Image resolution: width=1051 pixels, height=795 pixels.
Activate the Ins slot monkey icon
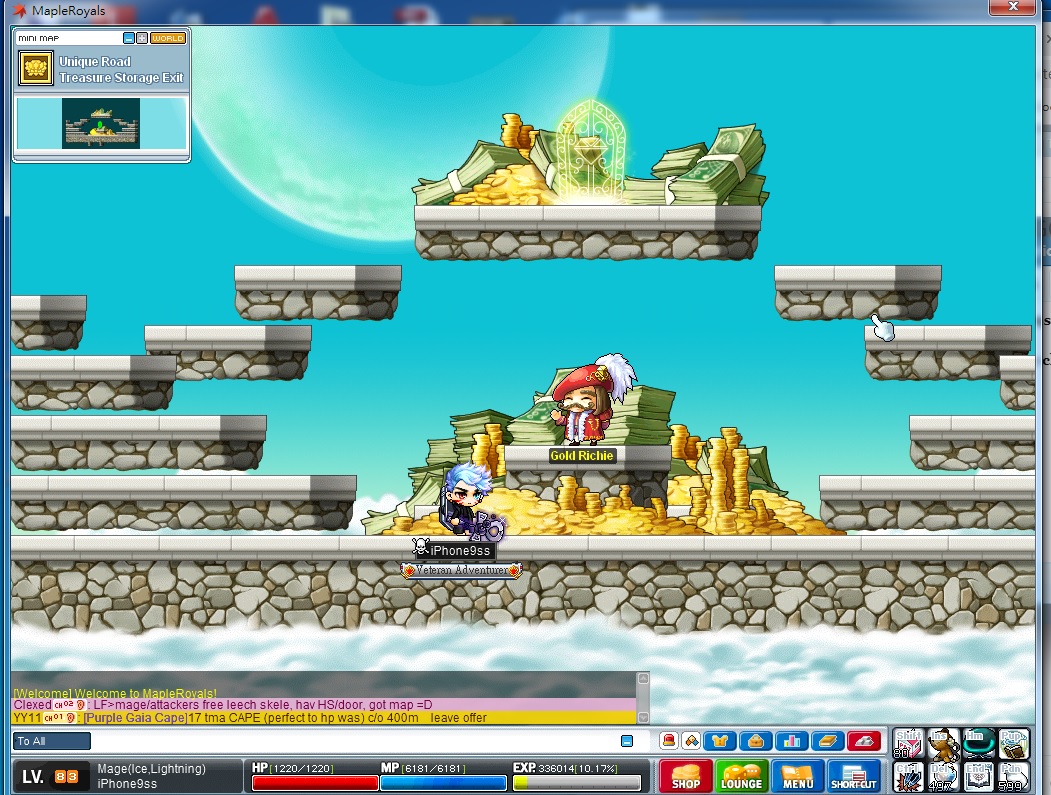click(x=943, y=744)
